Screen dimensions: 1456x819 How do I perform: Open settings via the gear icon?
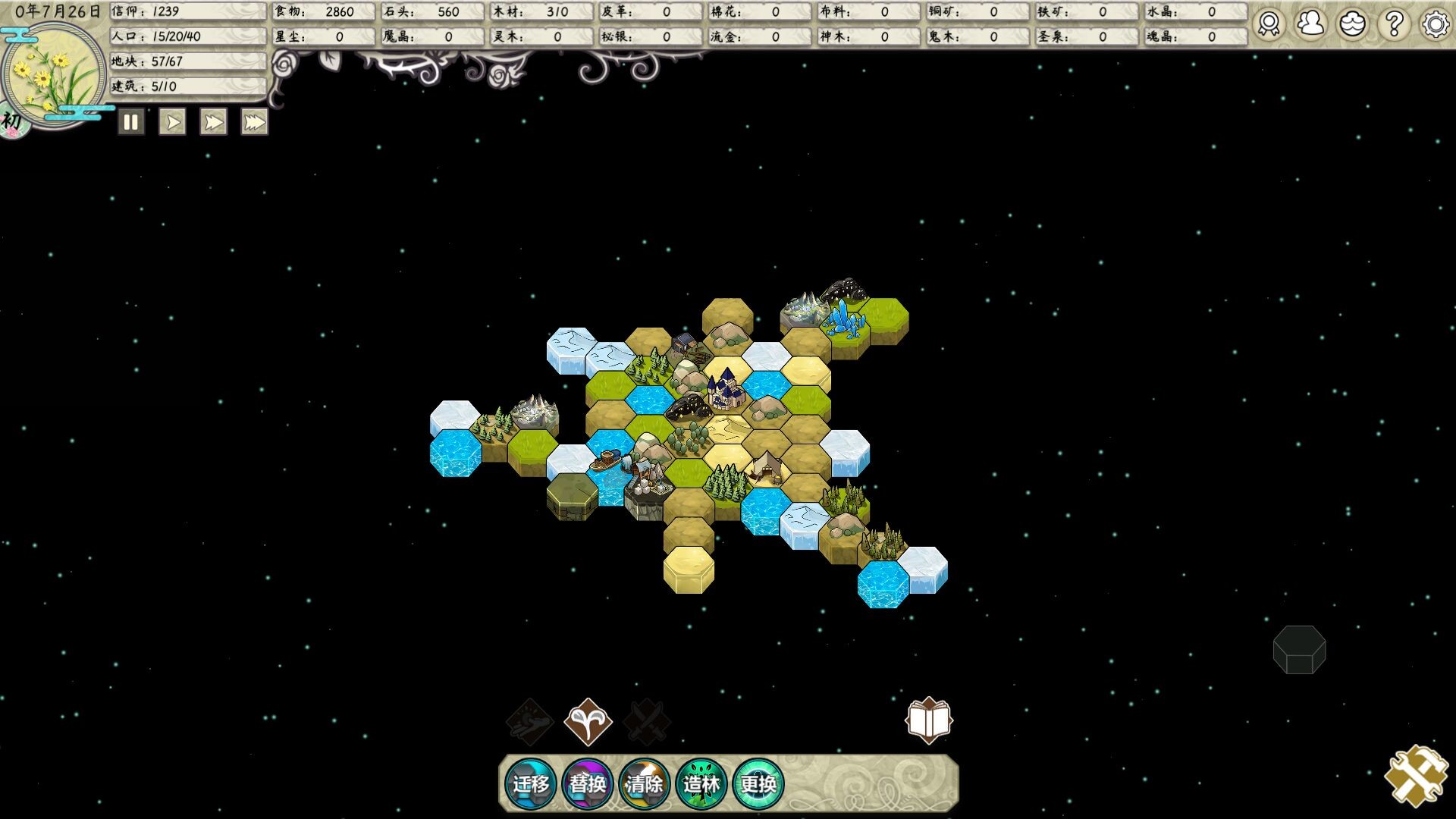point(1435,24)
